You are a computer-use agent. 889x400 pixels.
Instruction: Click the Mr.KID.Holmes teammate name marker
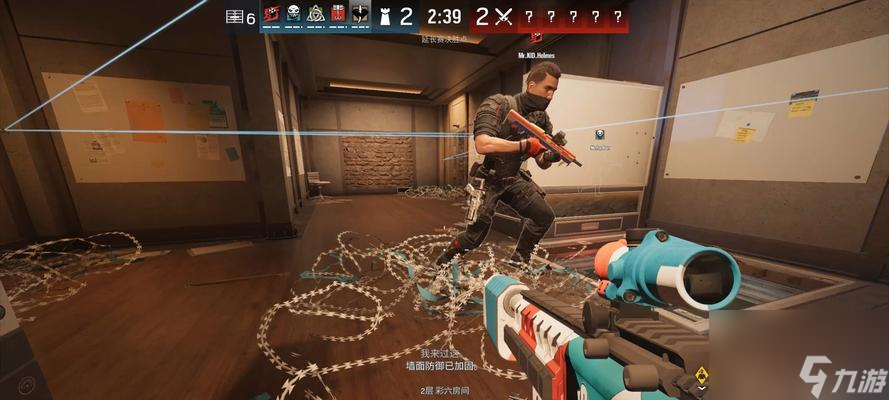pos(536,55)
